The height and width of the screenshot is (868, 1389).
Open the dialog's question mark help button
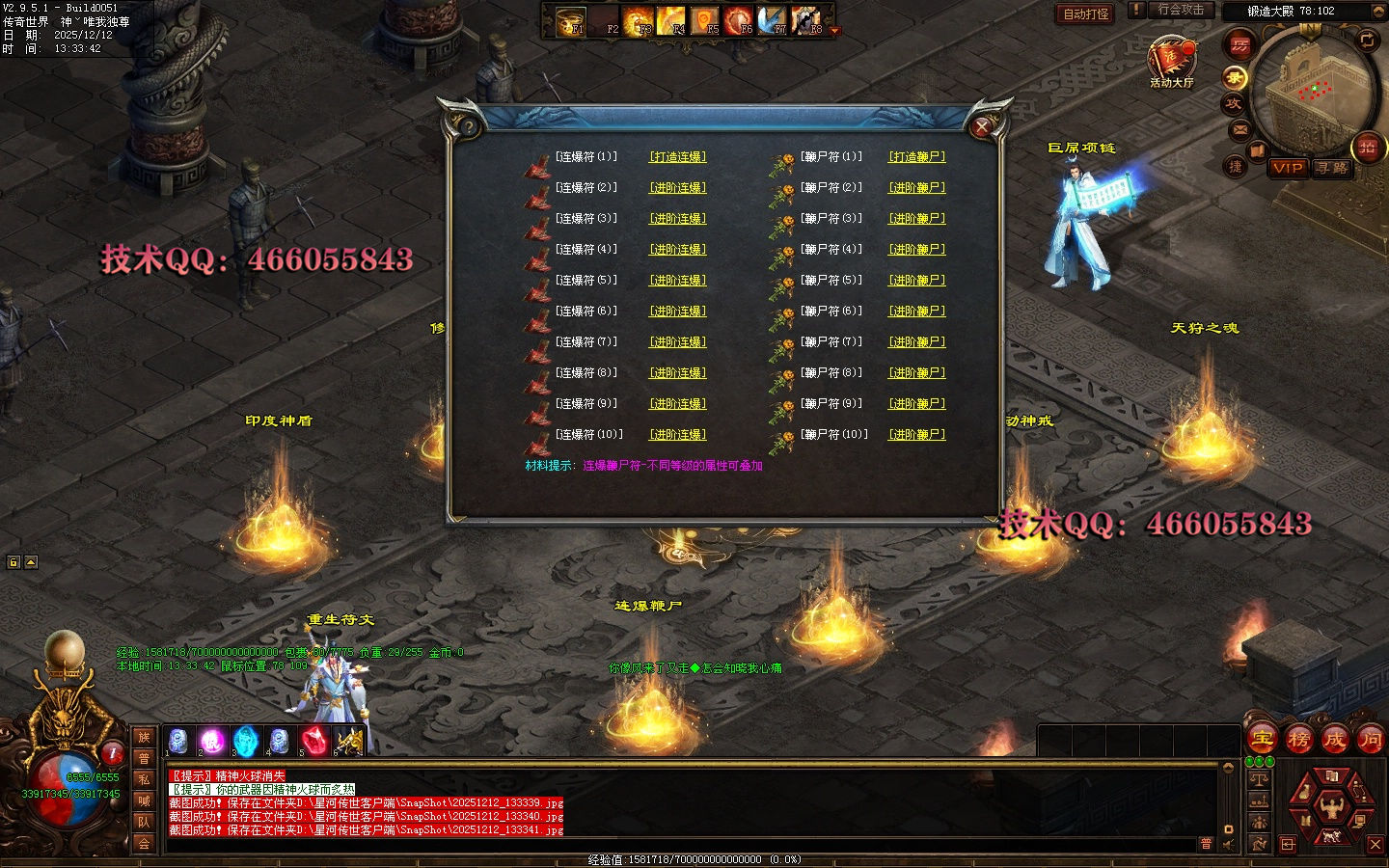(468, 126)
